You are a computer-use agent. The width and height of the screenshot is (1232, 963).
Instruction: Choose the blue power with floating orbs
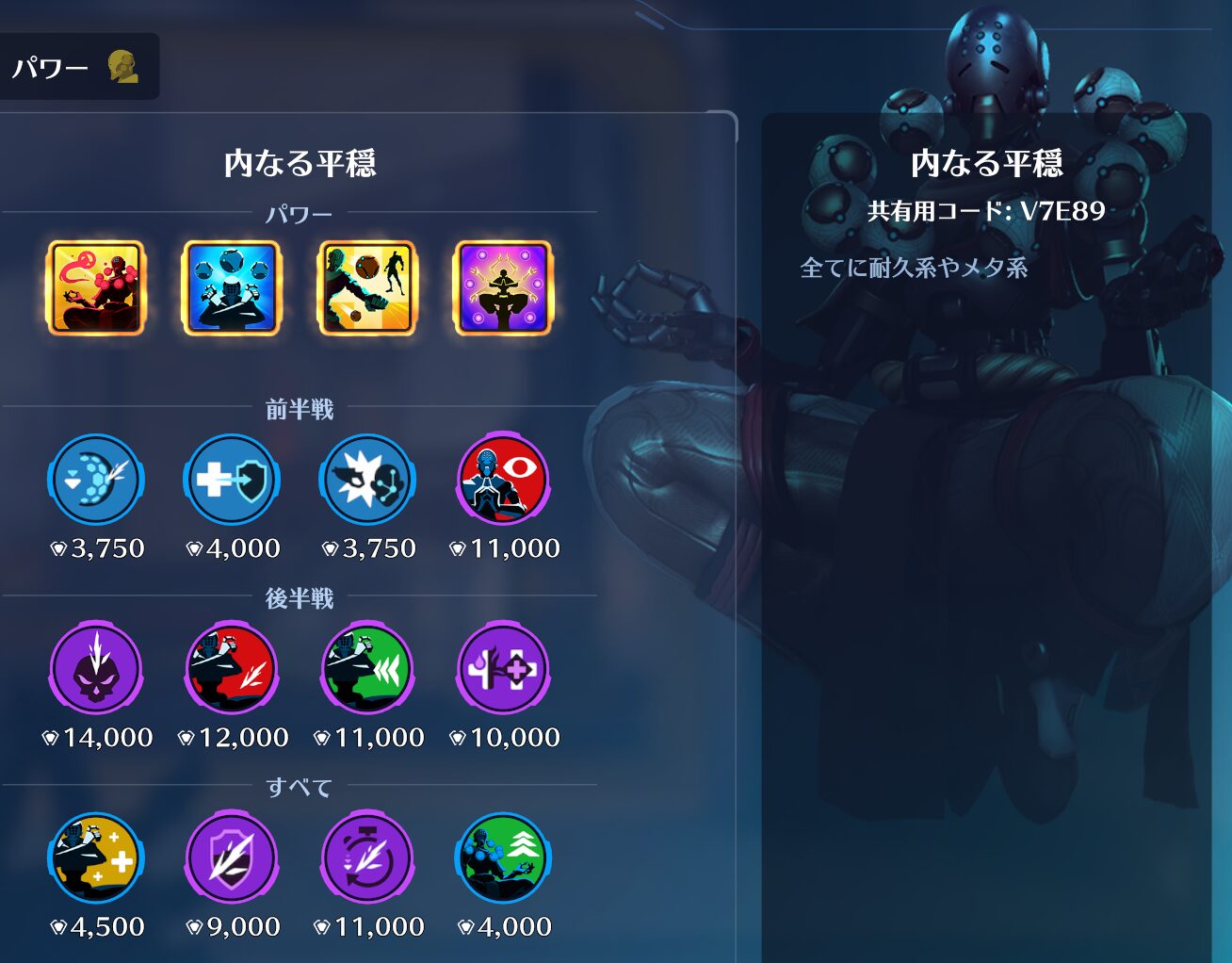232,288
